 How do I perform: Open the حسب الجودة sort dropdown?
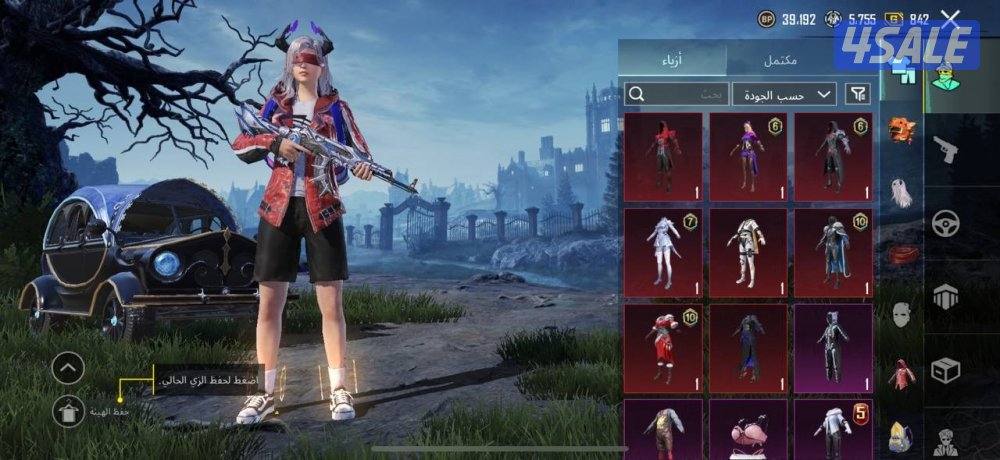[x=784, y=94]
